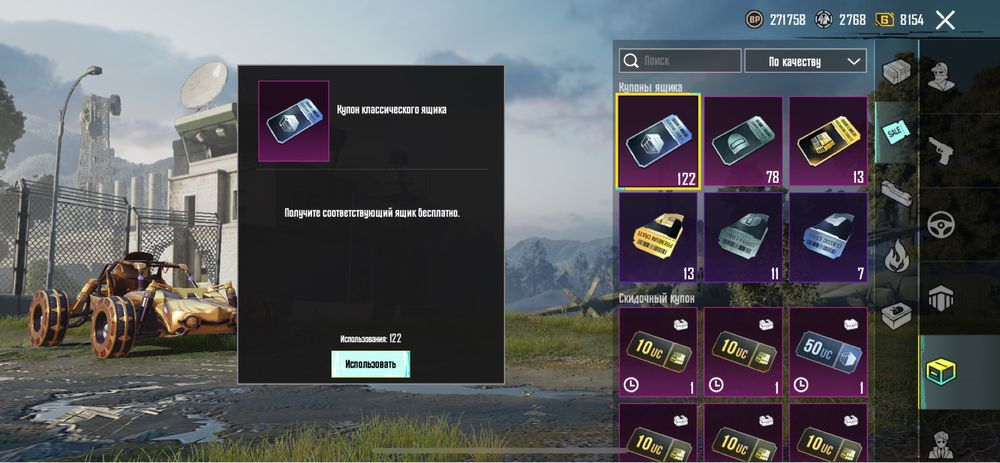Image resolution: width=1000 pixels, height=463 pixels.
Task: Select the classic crate coupon with 122
Action: [x=658, y=142]
